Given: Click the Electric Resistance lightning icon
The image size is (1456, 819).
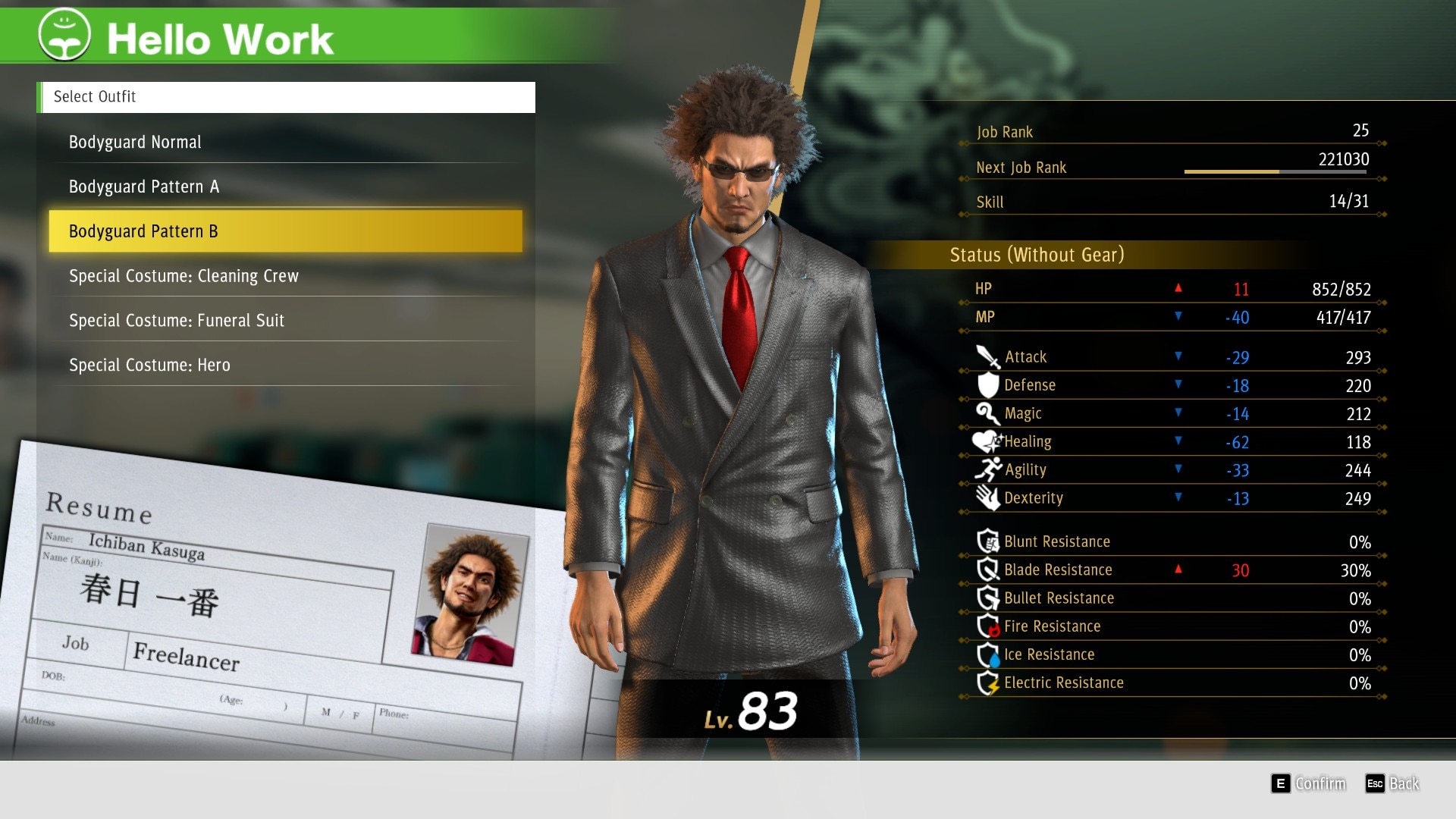Looking at the screenshot, I should pyautogui.click(x=988, y=682).
